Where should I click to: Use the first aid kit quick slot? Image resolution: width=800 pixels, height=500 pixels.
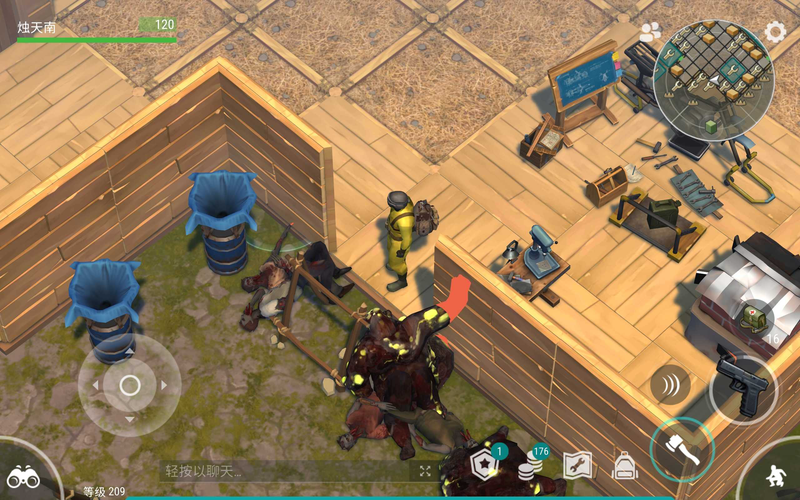(755, 320)
